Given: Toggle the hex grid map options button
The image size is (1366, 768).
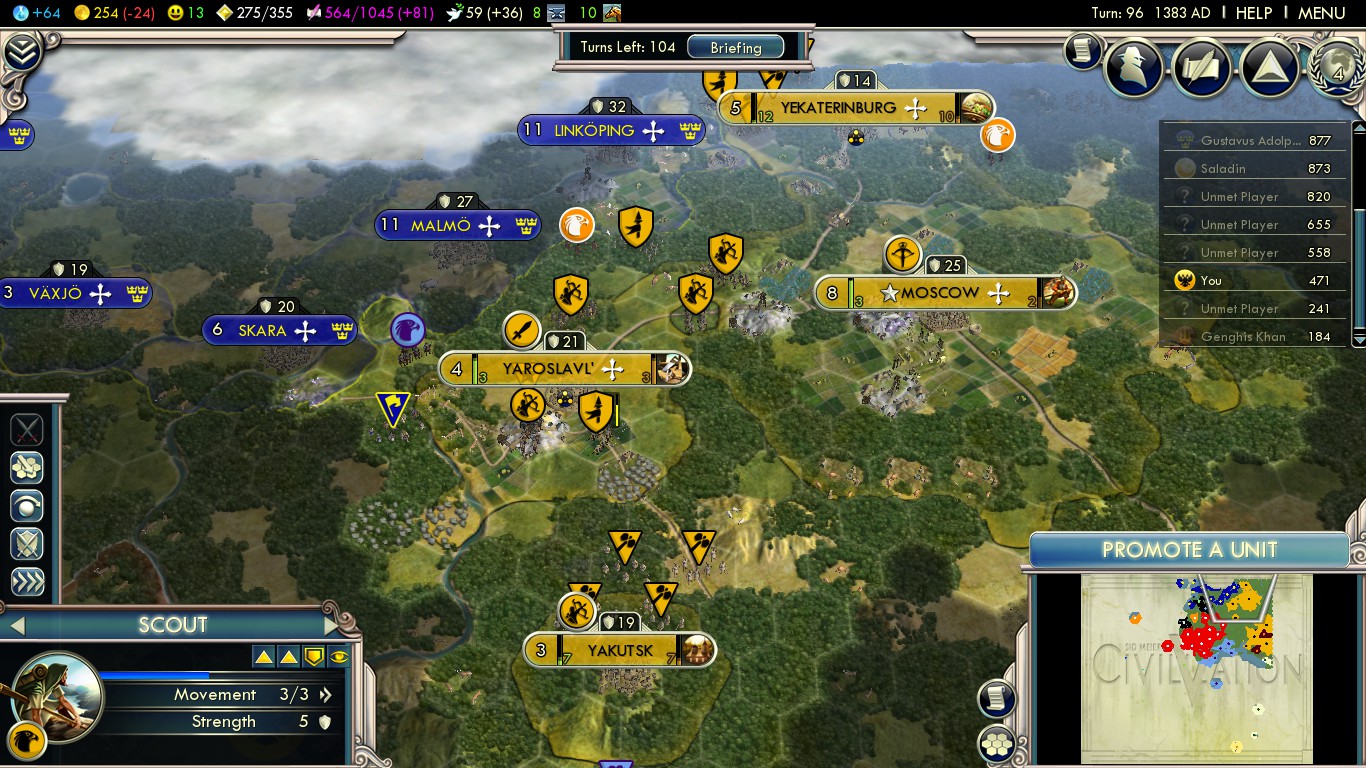Looking at the screenshot, I should pos(997,744).
